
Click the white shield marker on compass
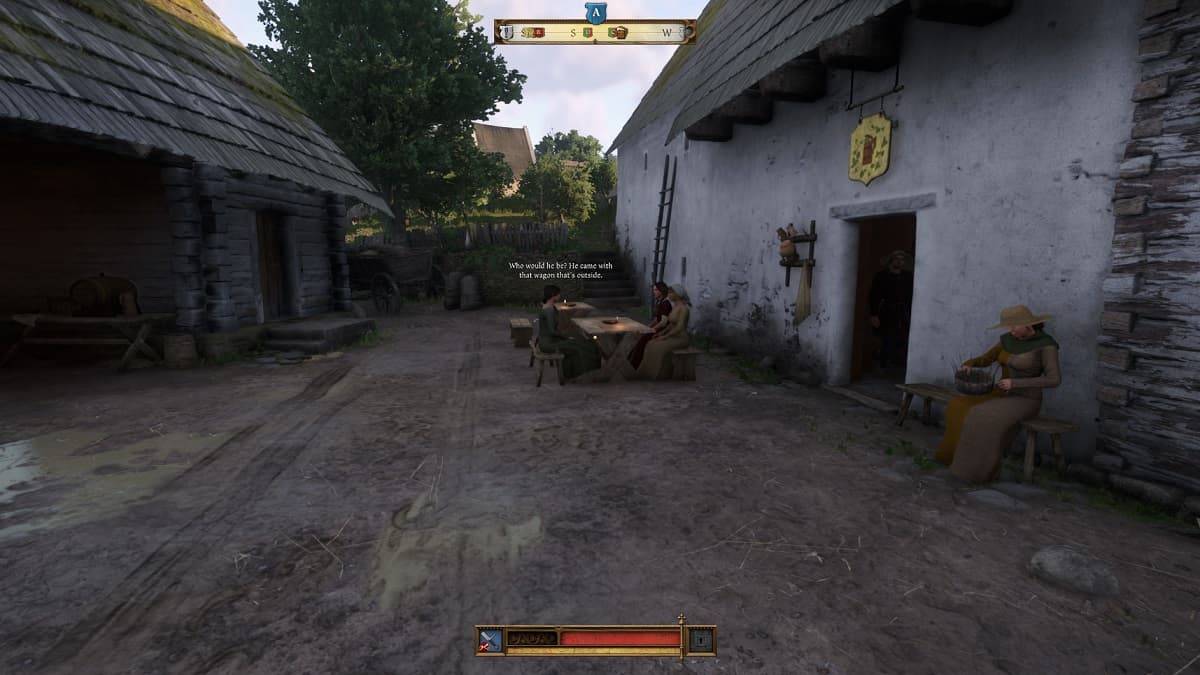tap(507, 32)
